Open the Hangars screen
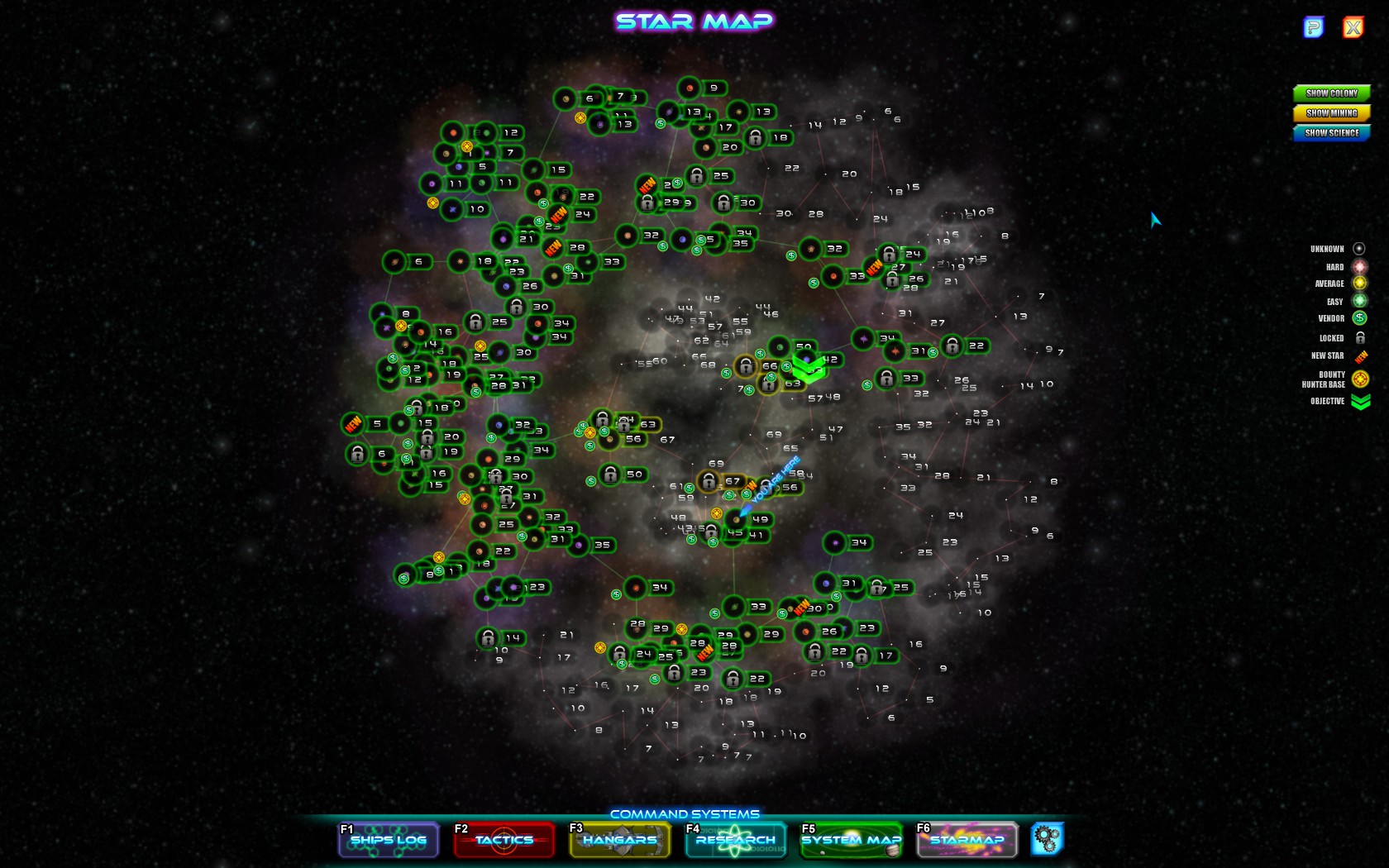Screen dimensions: 1389x868 tap(619, 840)
